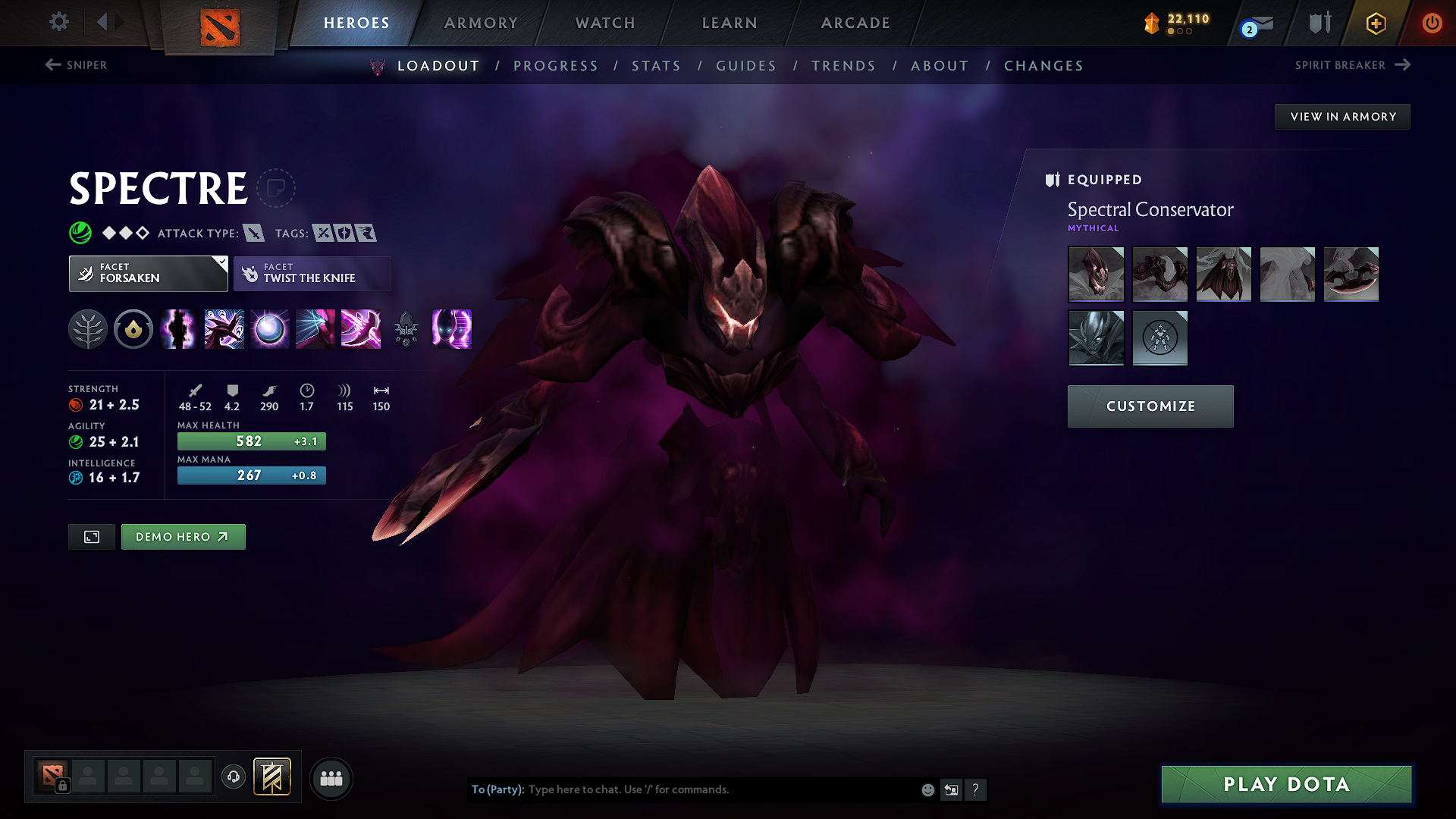Open the WATCH menu
Screen dimensions: 1456x819
point(604,23)
